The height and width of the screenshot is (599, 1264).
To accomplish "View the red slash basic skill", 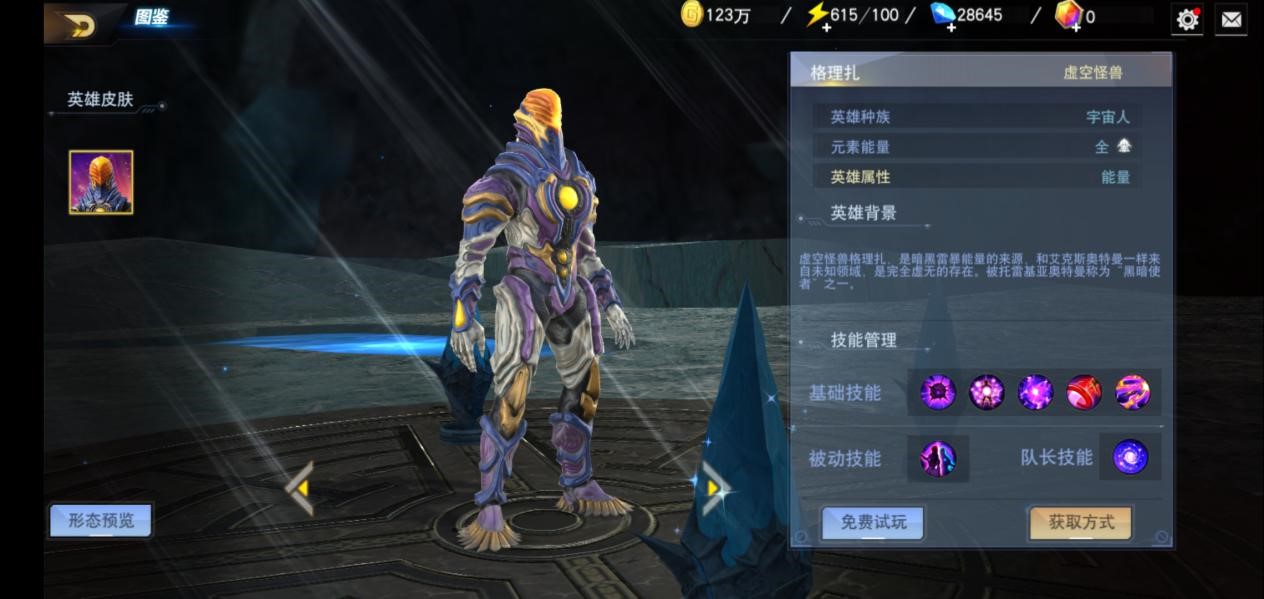I will (1084, 392).
